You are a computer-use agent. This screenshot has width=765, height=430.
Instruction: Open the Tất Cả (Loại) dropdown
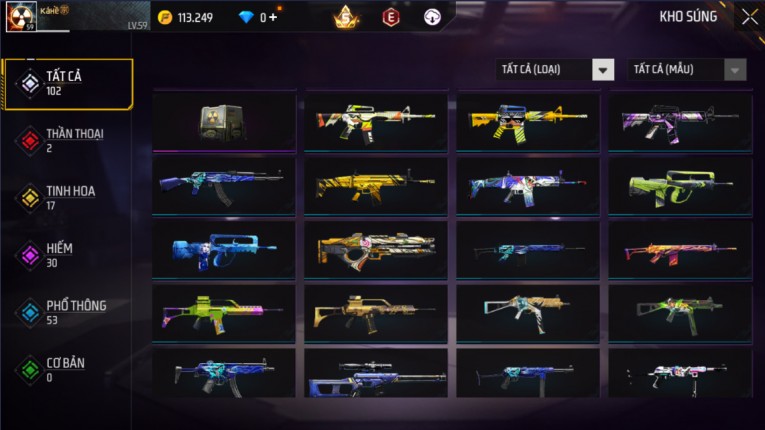click(x=555, y=69)
